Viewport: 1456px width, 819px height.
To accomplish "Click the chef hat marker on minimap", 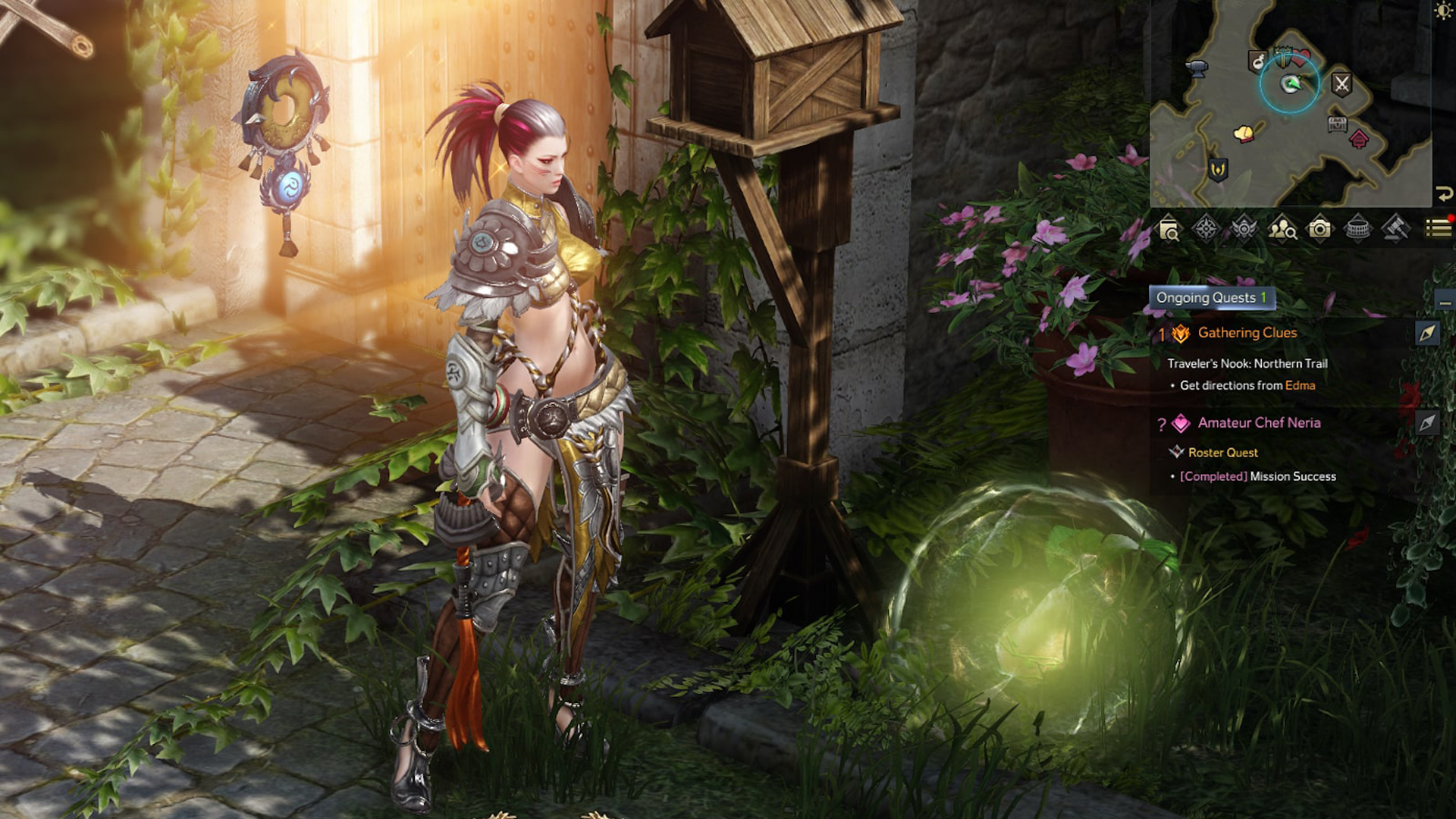I will coord(1244,134).
